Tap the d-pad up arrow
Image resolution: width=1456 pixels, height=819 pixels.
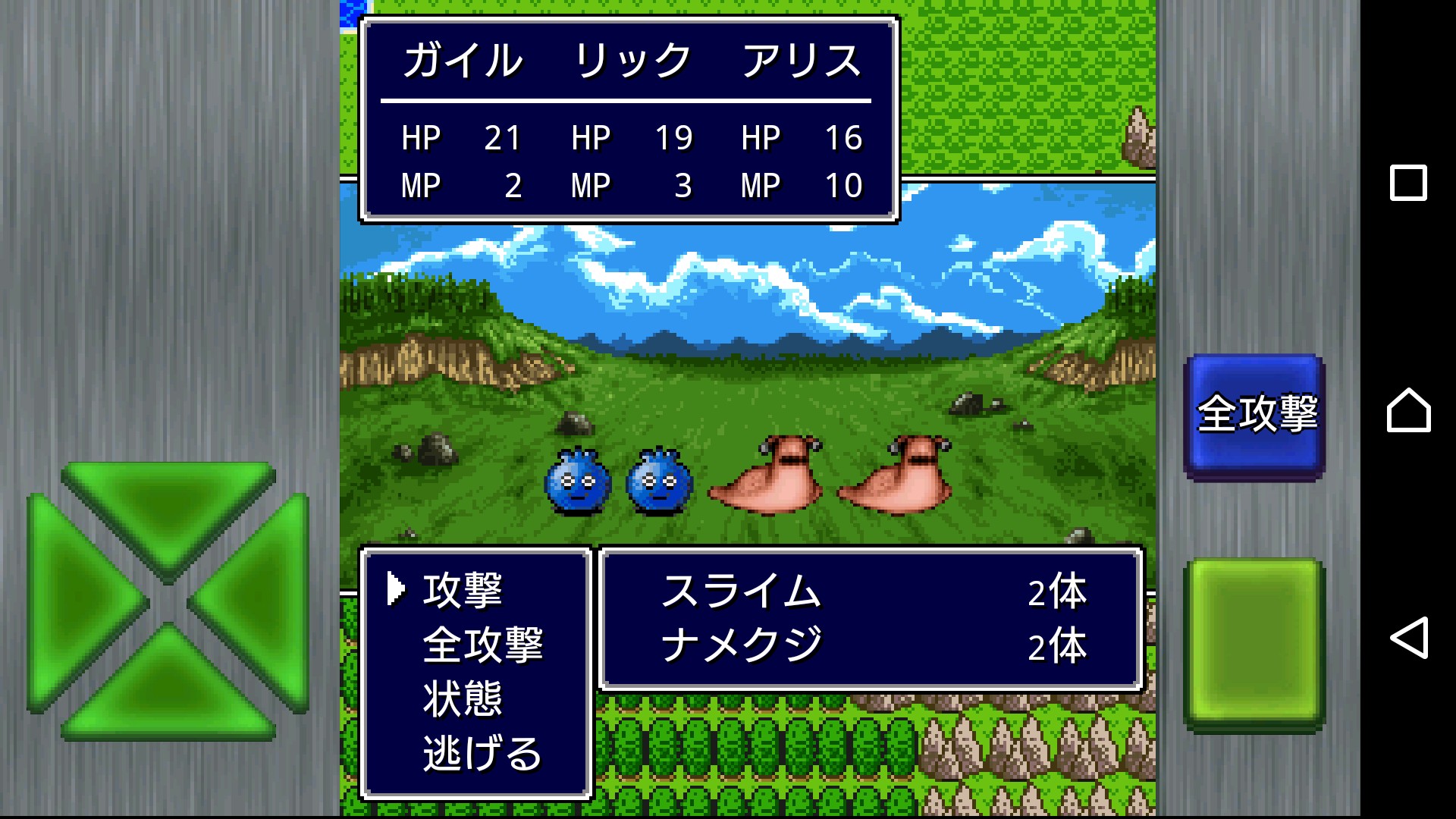(168, 508)
